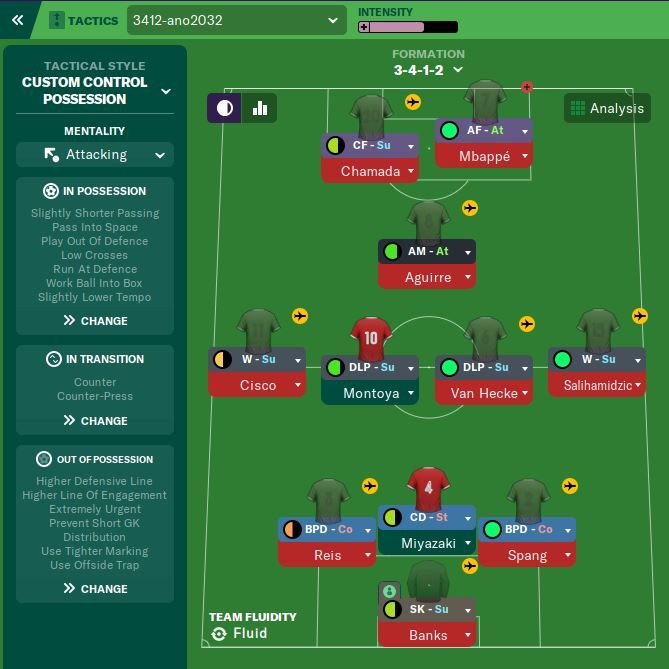Change the Out Of Possession instructions

95,589
